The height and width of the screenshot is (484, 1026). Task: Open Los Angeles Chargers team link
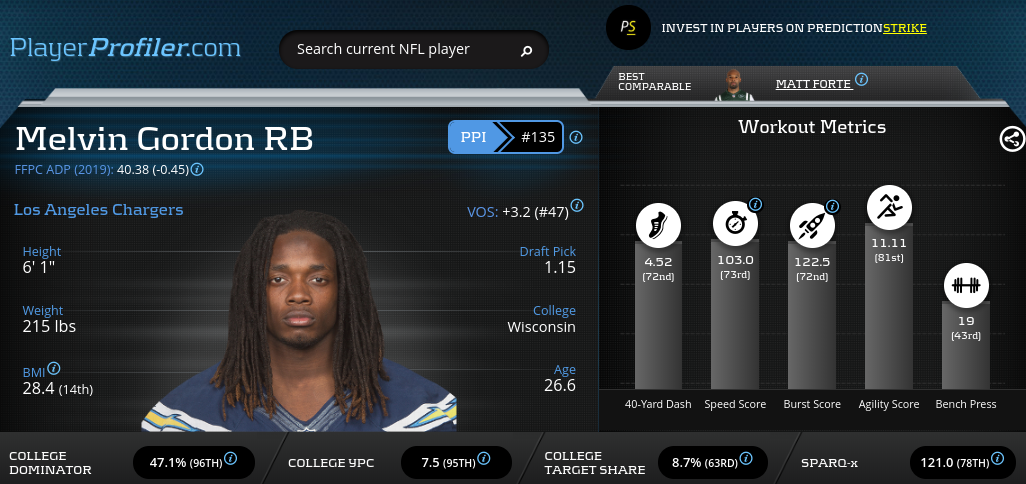tap(98, 210)
